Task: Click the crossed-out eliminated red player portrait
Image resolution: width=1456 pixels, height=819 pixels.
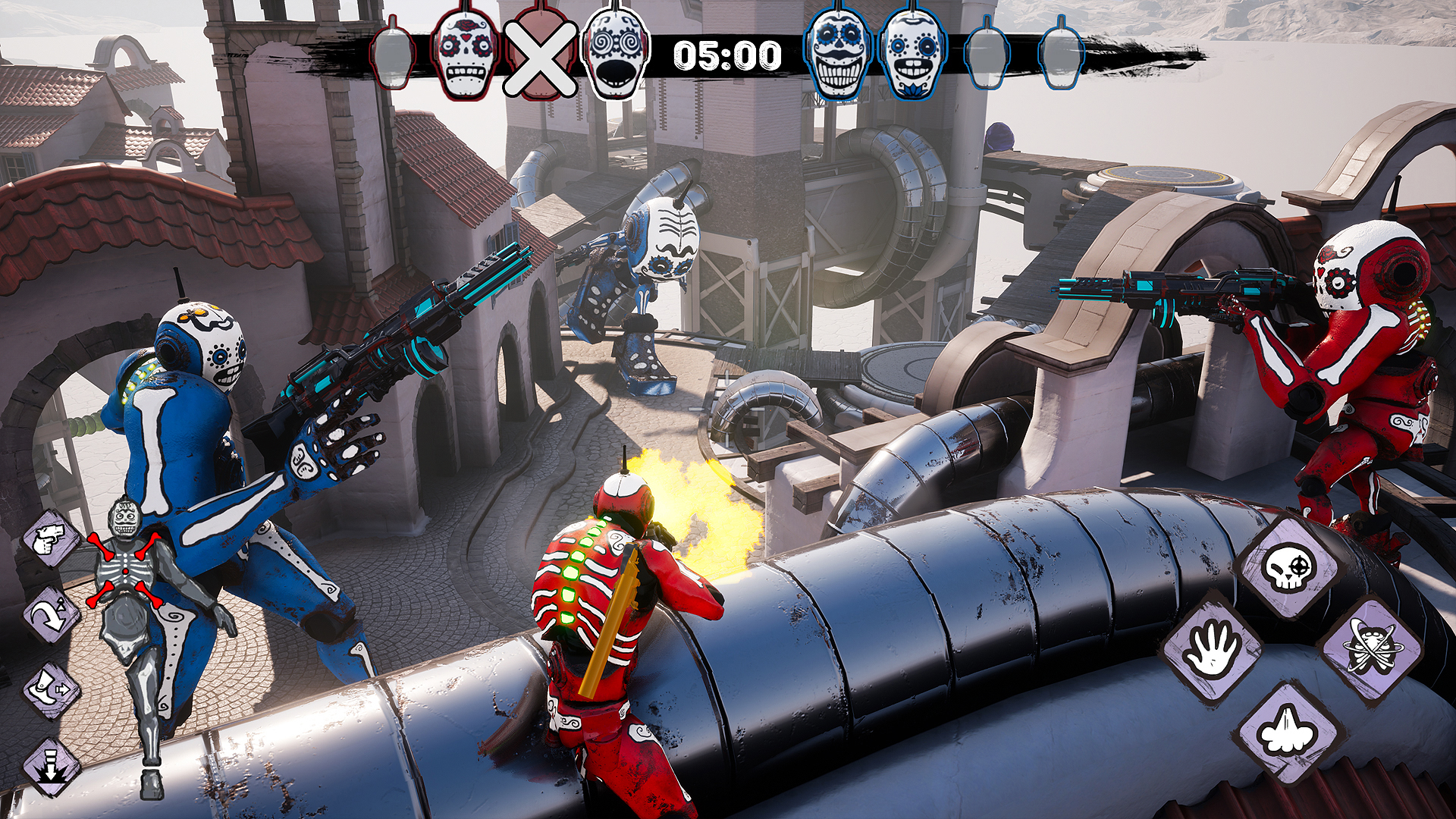Action: [x=539, y=57]
